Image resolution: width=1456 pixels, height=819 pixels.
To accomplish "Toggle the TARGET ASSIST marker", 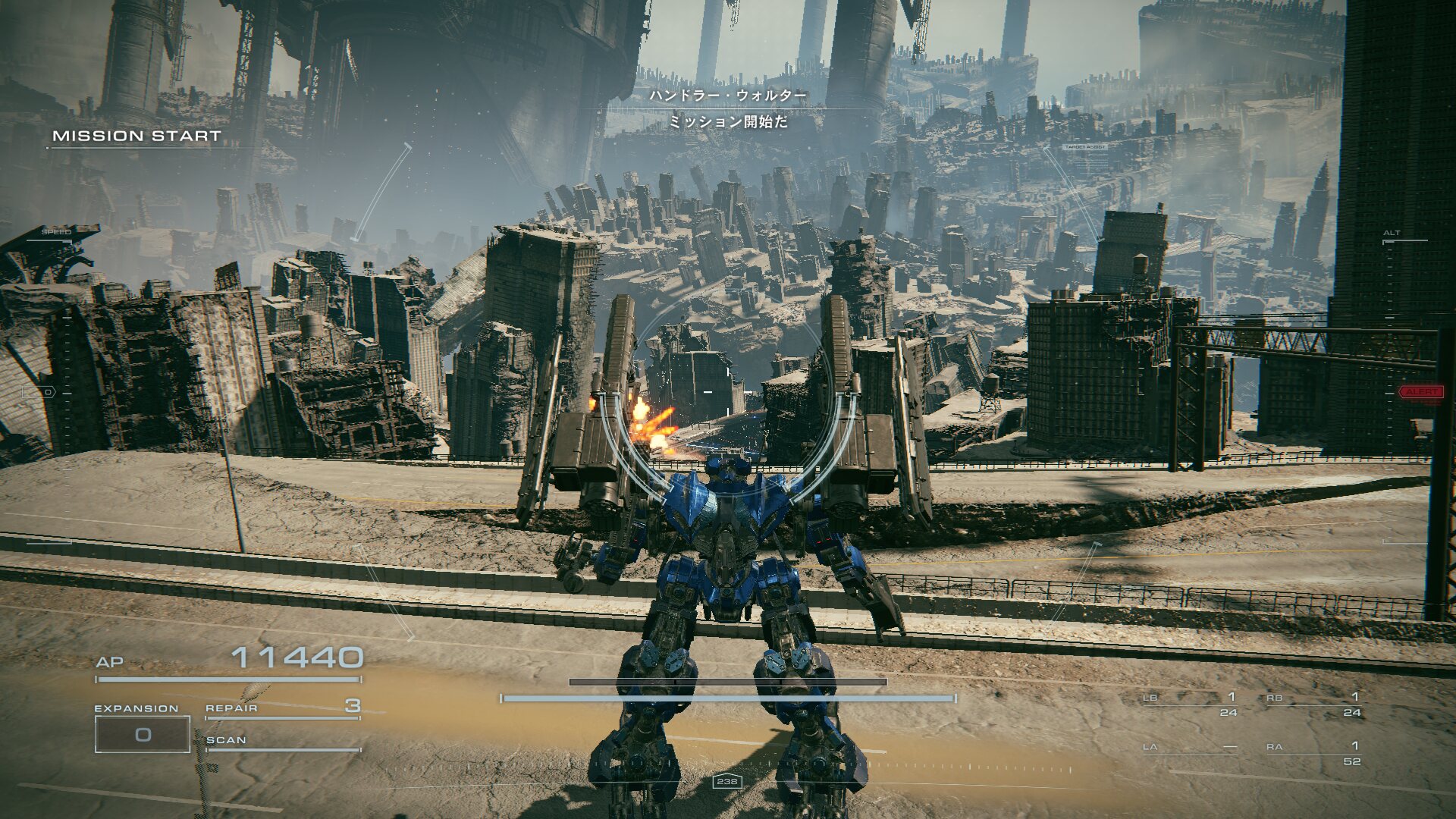I will tap(1085, 147).
